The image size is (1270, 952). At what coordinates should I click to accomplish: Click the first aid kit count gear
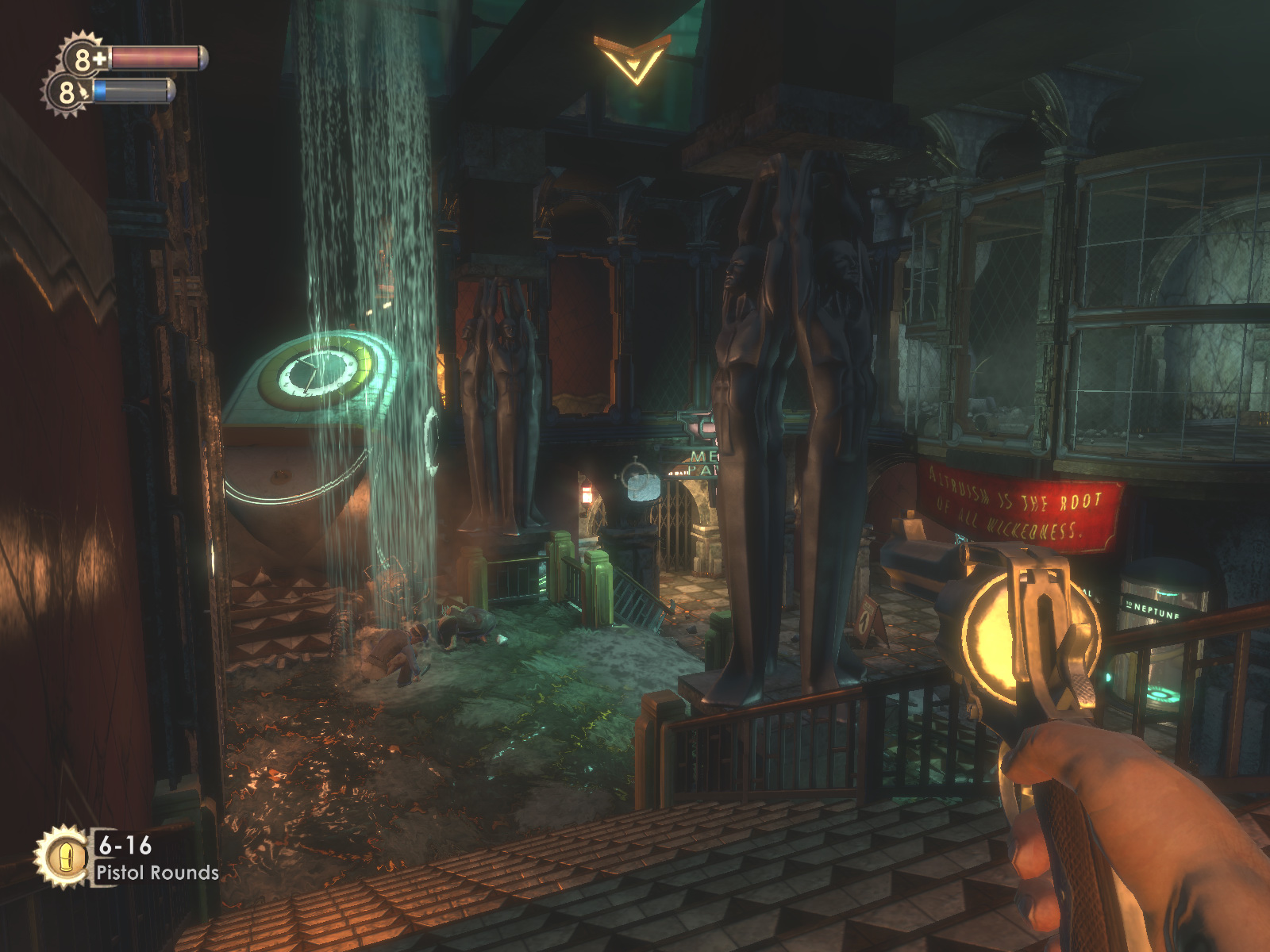84,58
